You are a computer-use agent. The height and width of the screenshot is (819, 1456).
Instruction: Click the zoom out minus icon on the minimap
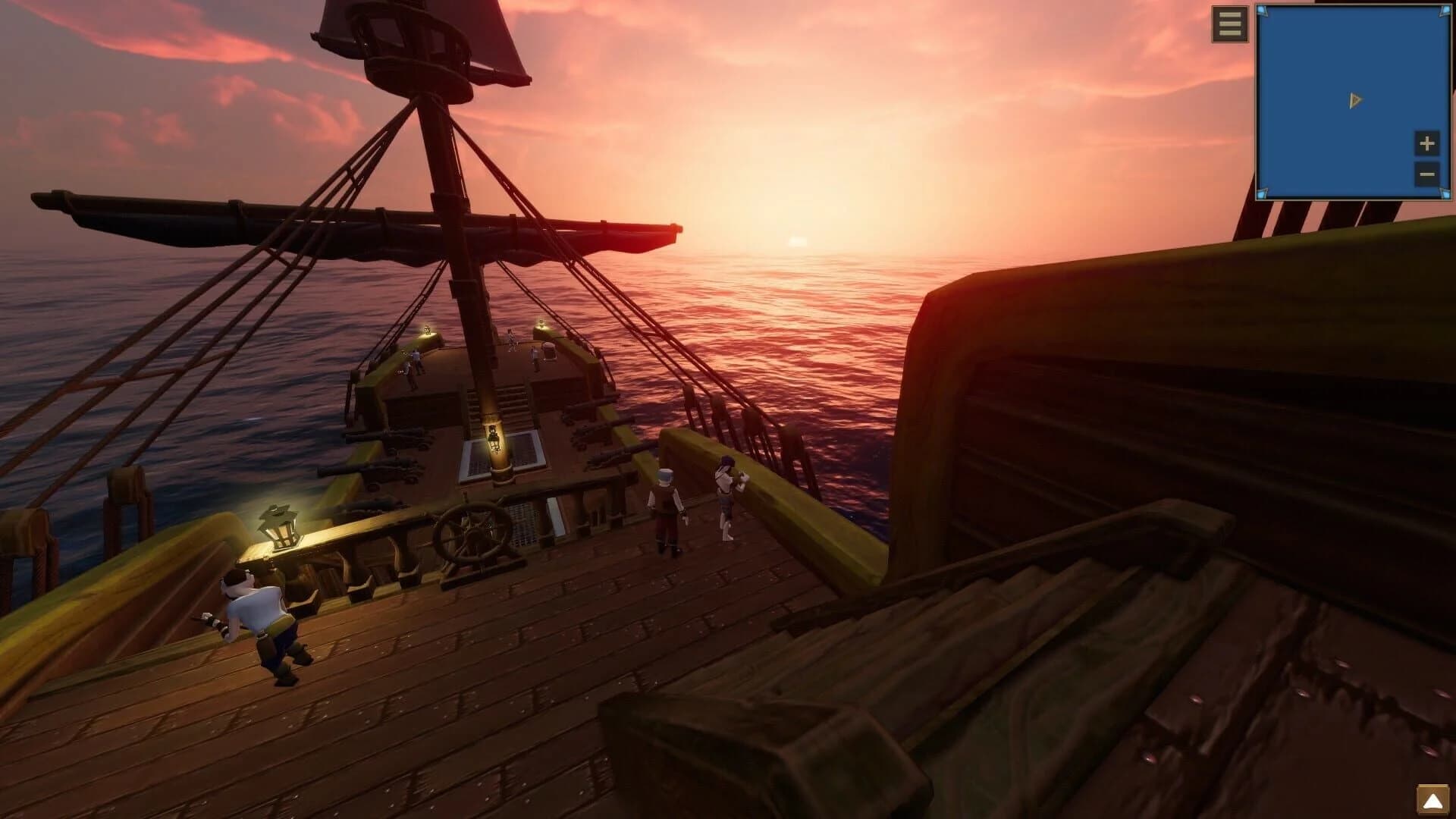click(x=1426, y=175)
